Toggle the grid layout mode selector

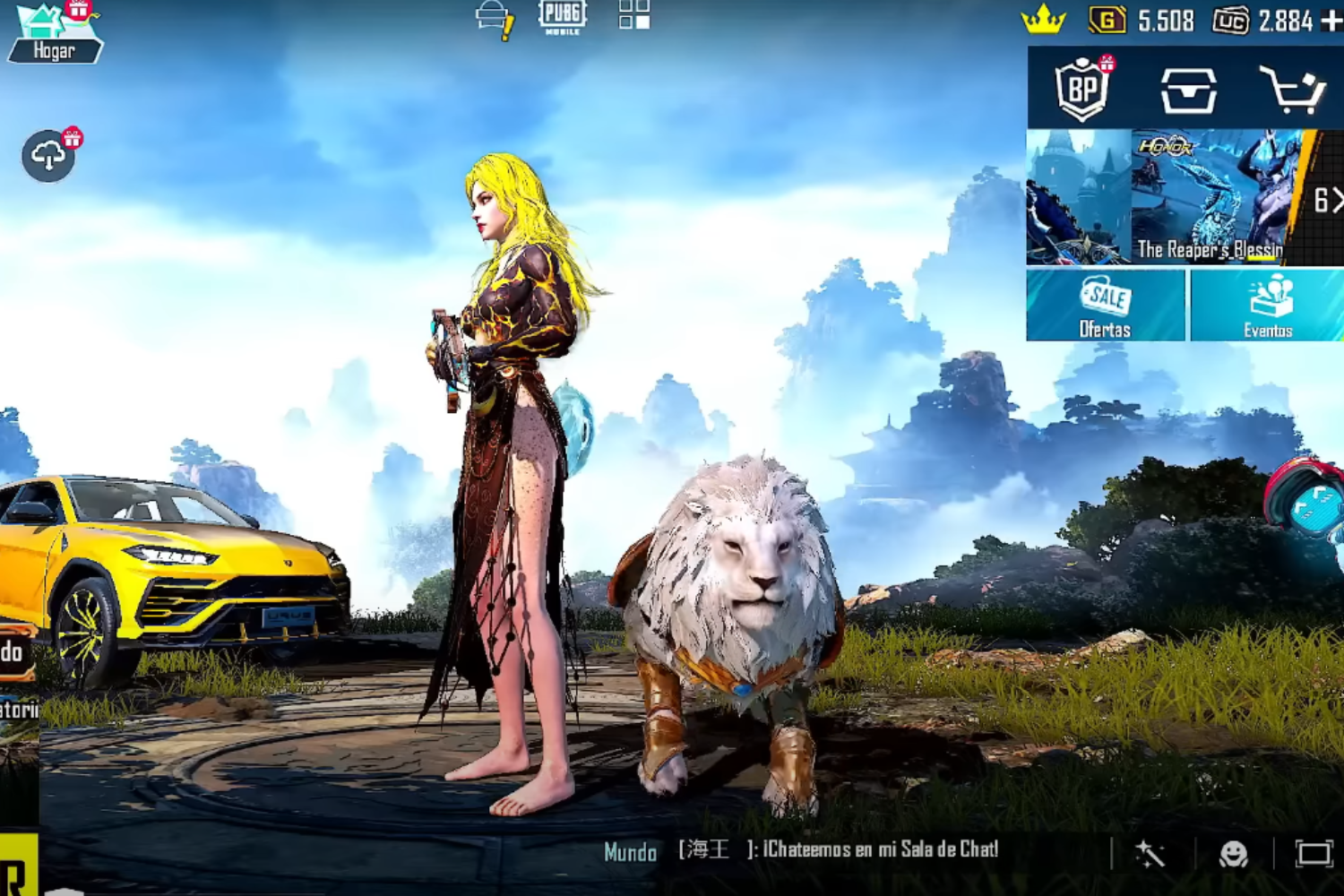click(636, 16)
